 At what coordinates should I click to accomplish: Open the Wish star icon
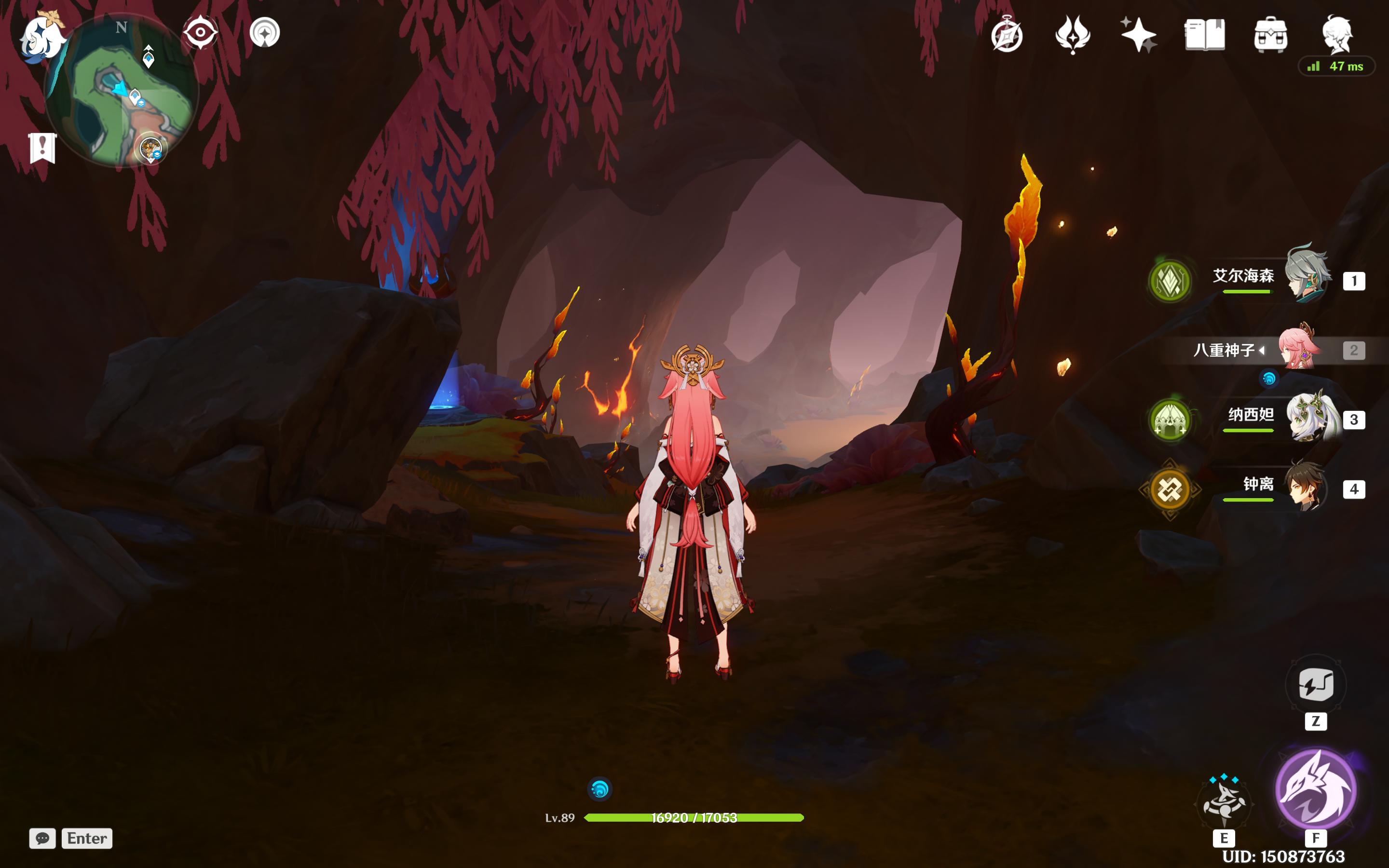(1138, 34)
